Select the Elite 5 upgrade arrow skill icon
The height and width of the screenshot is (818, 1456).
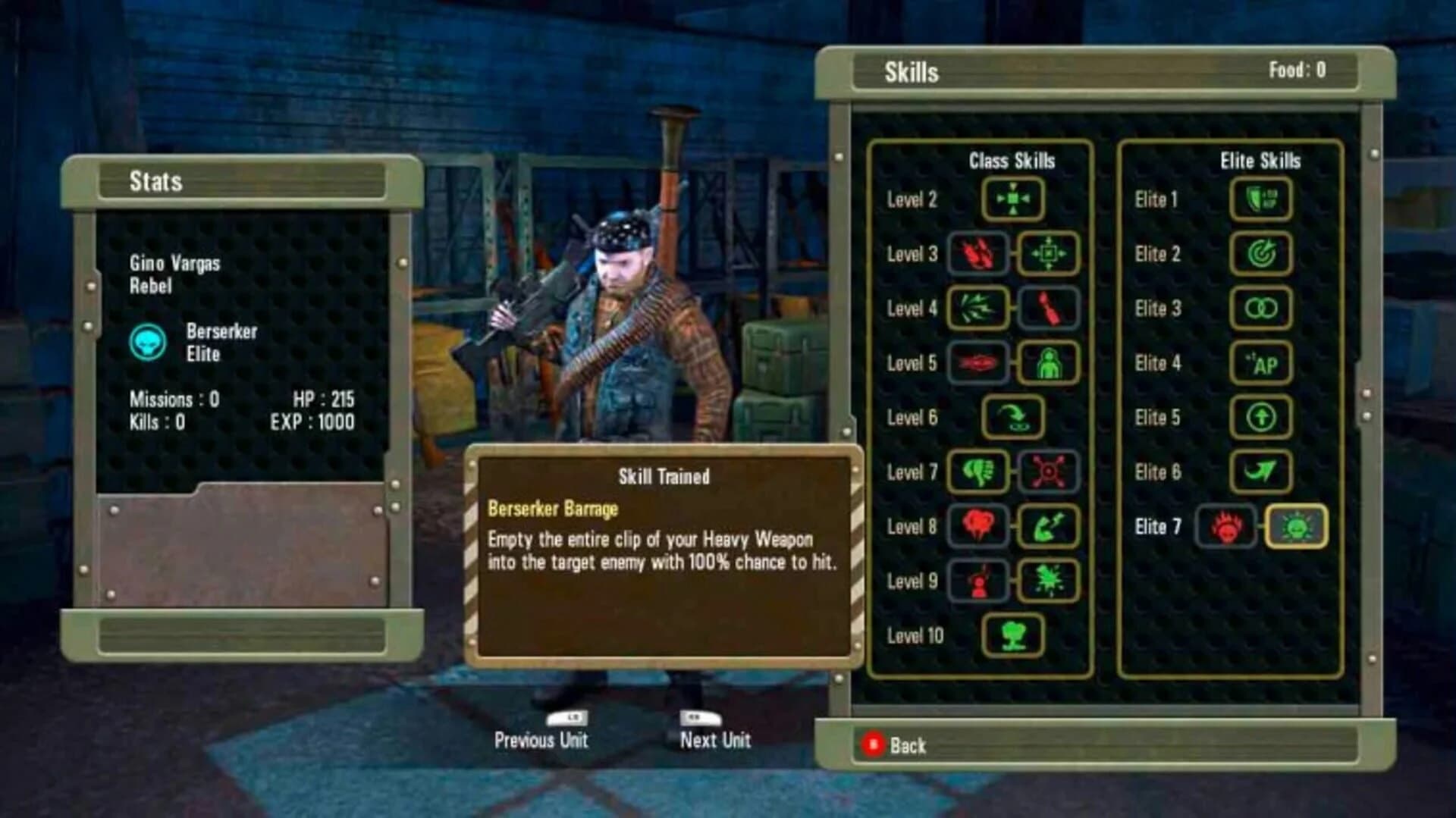pyautogui.click(x=1261, y=418)
